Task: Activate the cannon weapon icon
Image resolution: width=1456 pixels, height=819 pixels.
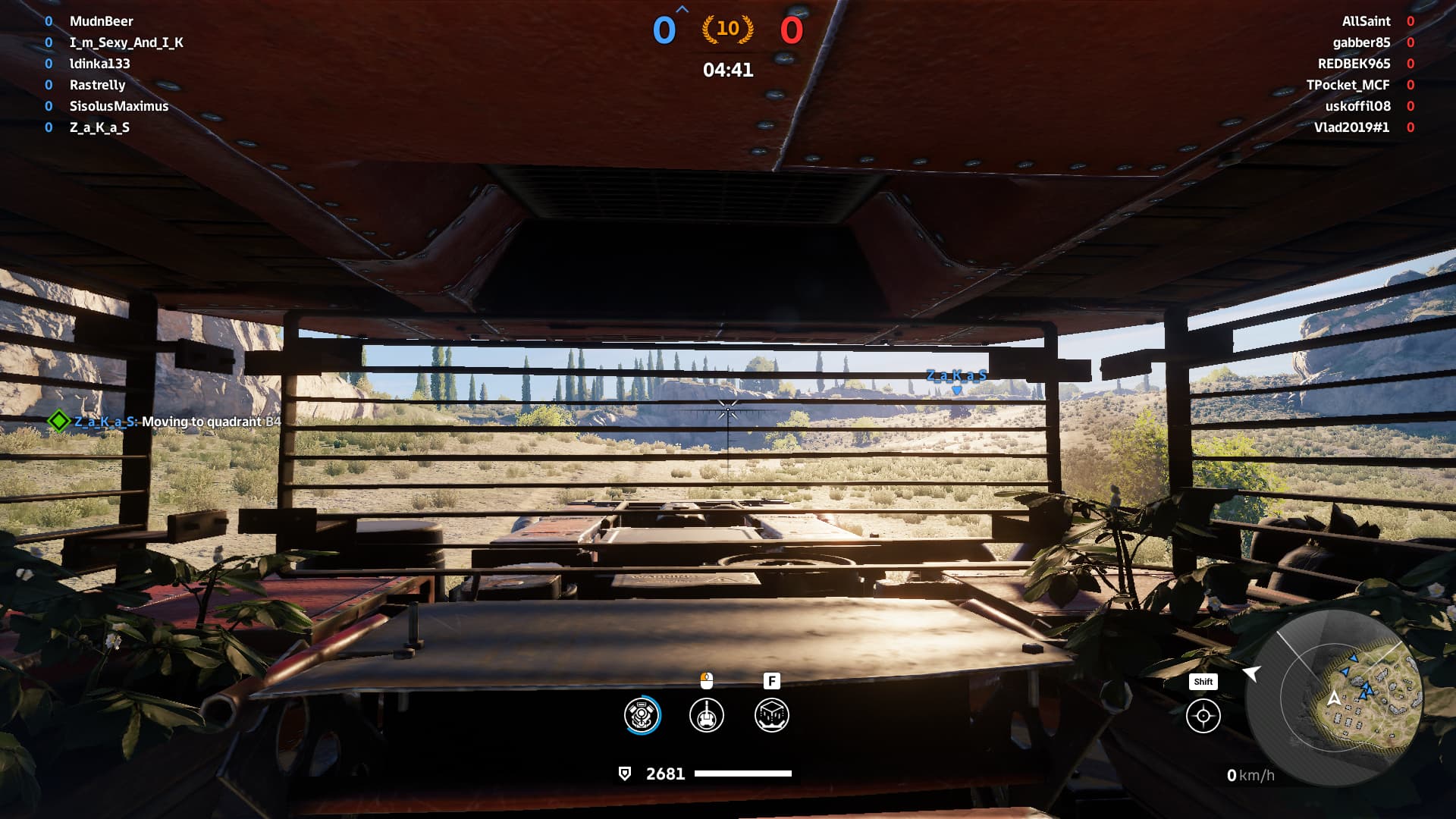Action: 707,715
